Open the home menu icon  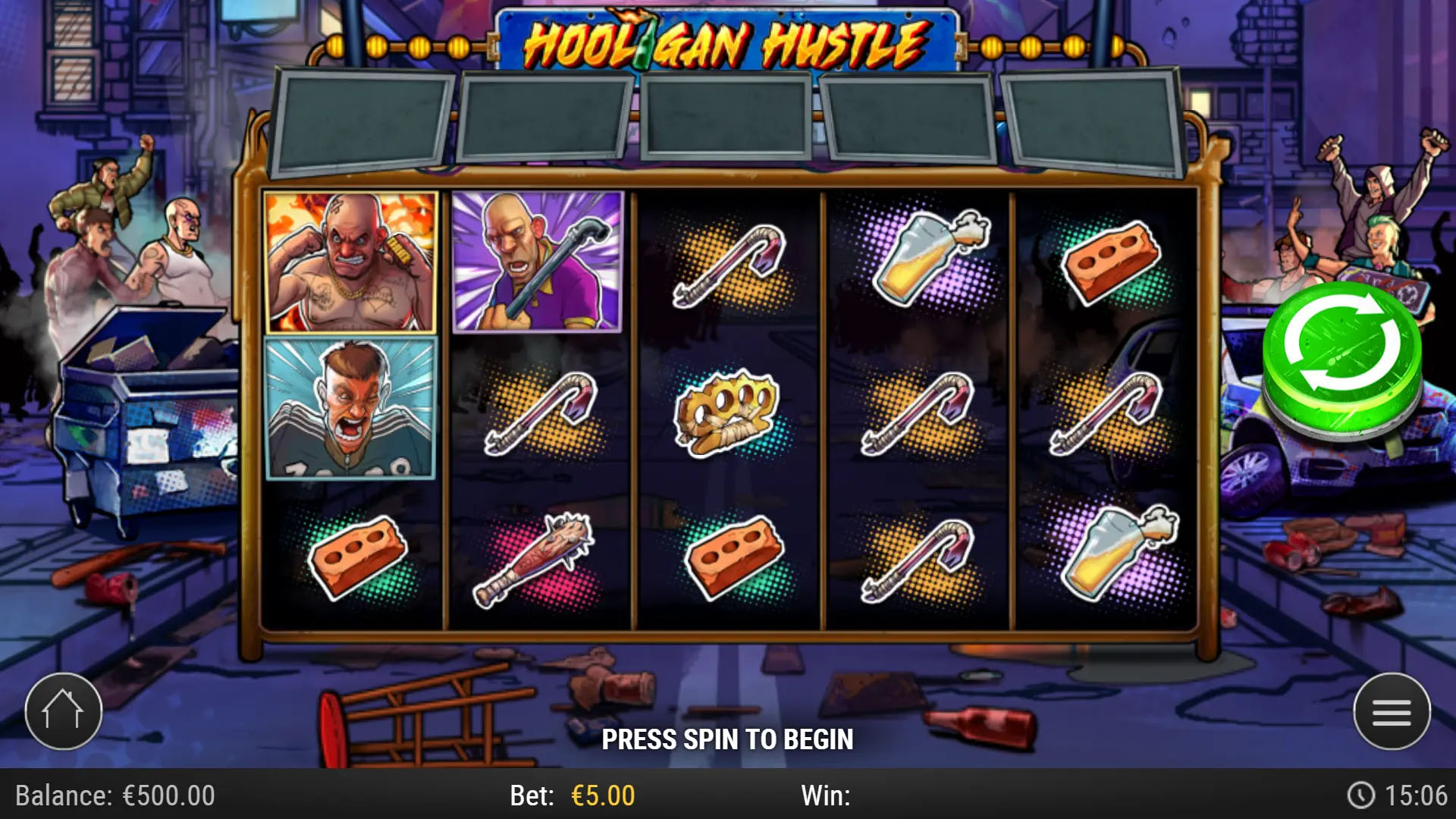tap(64, 709)
